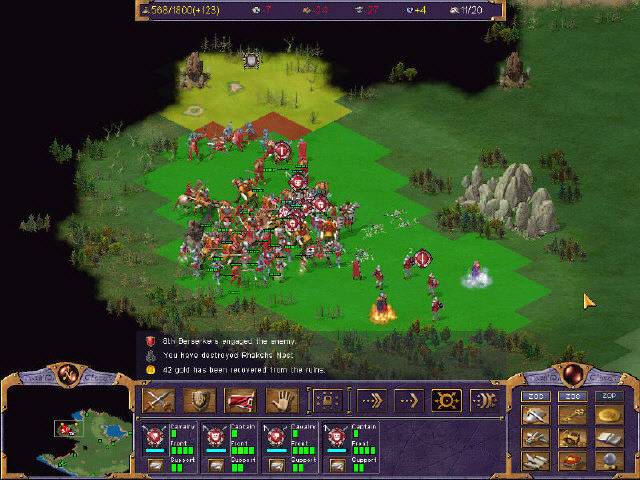Viewport: 640px width, 480px height.
Task: Open the open book panel
Action: point(610,437)
